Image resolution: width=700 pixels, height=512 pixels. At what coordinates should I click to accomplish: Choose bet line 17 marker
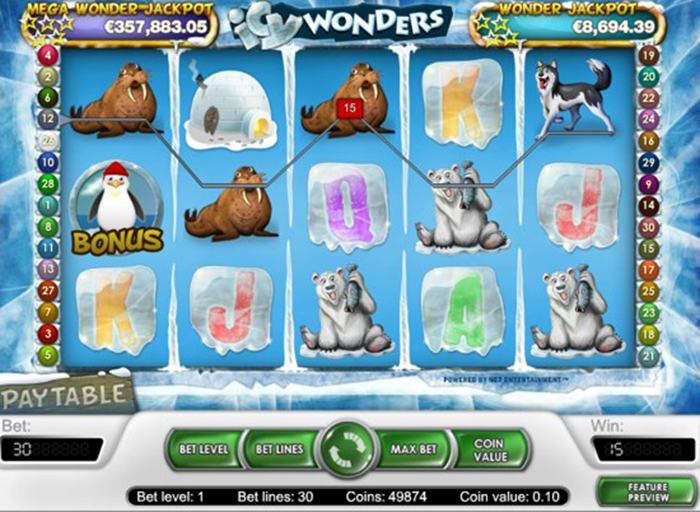pos(648,269)
